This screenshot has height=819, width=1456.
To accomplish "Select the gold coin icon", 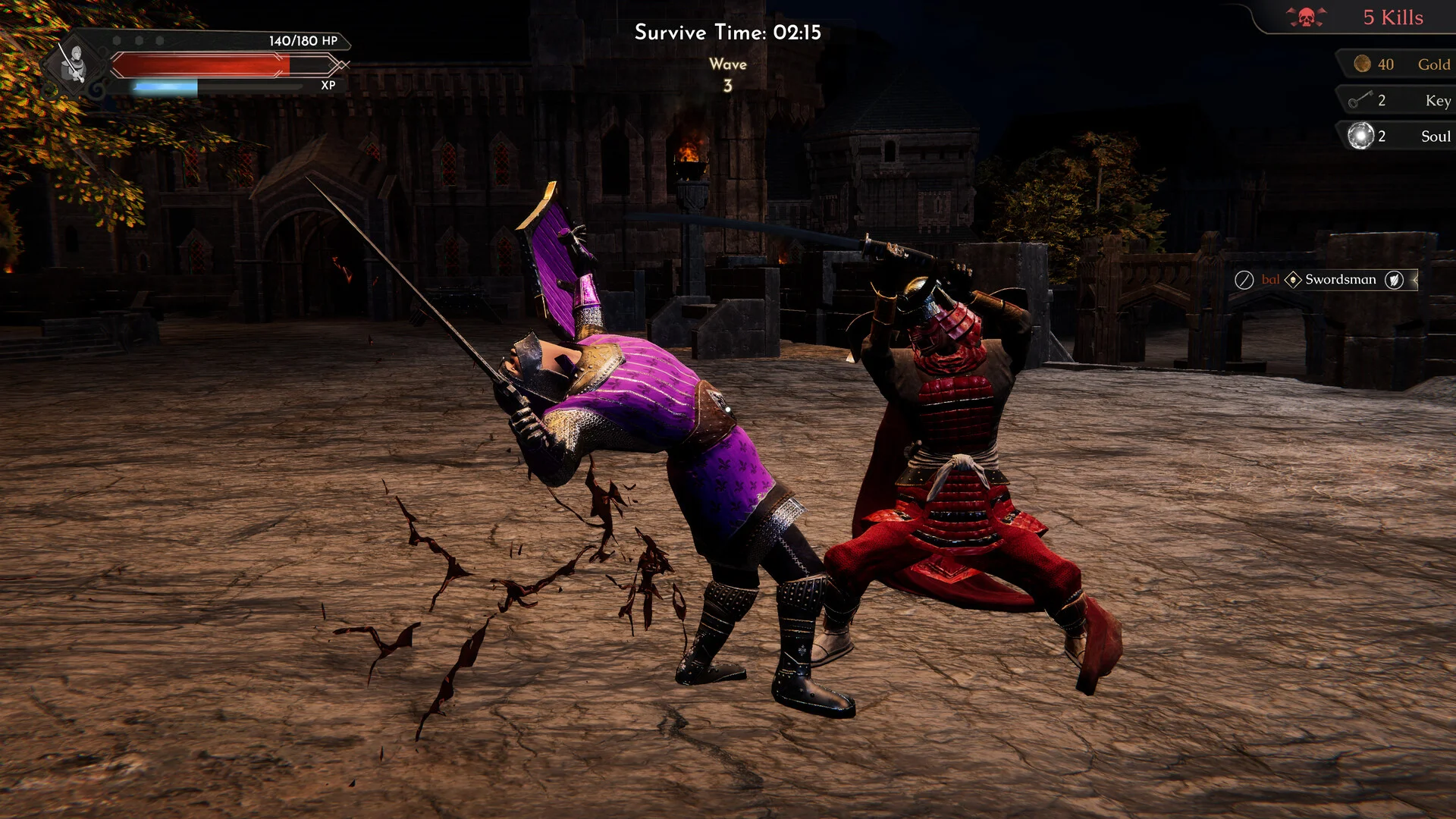I will click(1362, 64).
